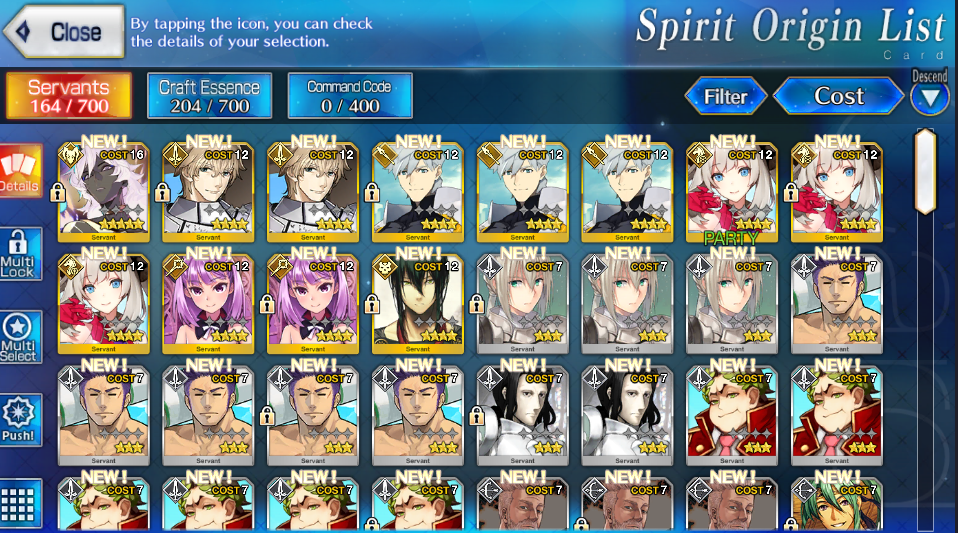Toggle the Details view button
The image size is (958, 533).
(x=20, y=172)
